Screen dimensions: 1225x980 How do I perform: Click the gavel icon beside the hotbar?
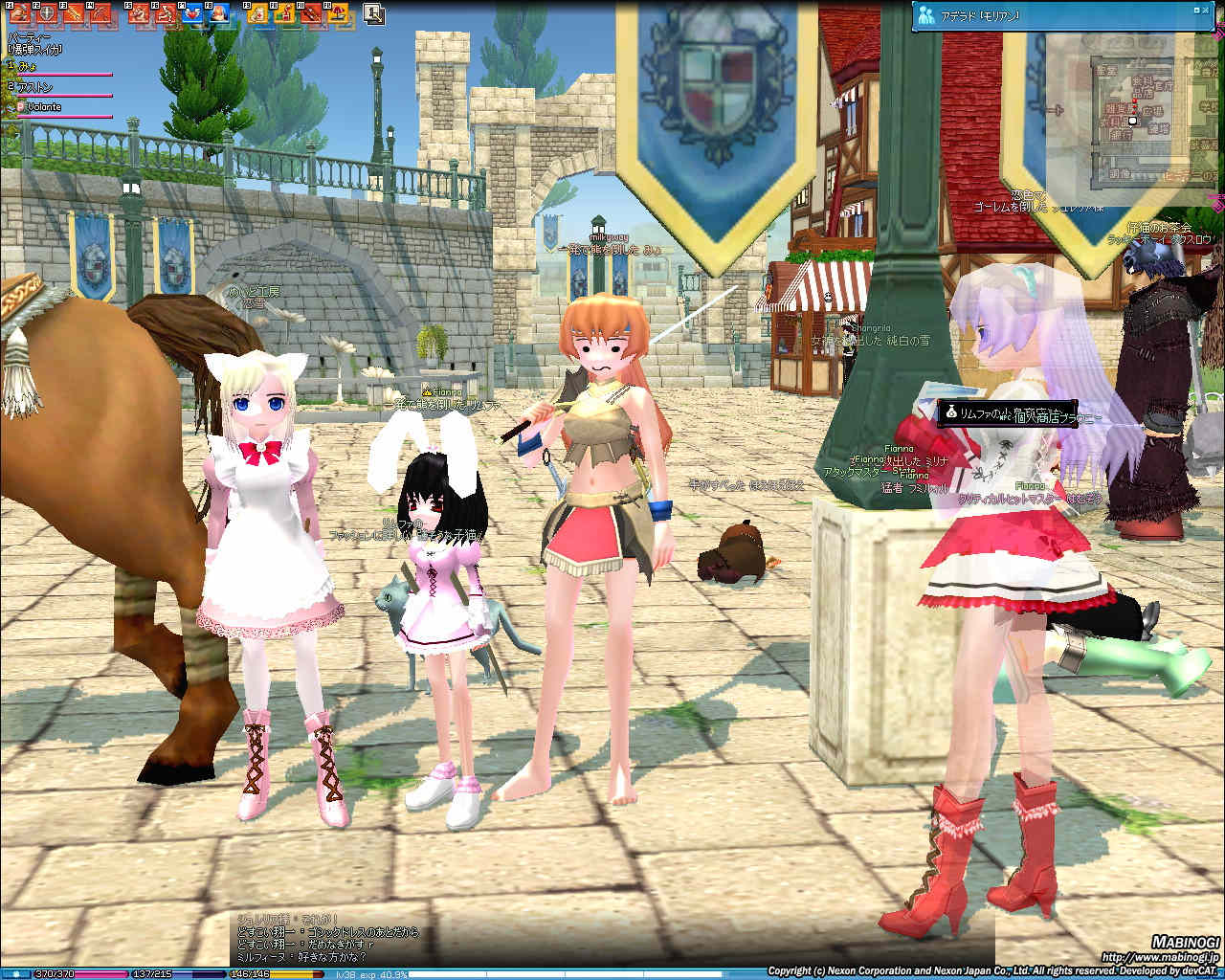(x=374, y=13)
